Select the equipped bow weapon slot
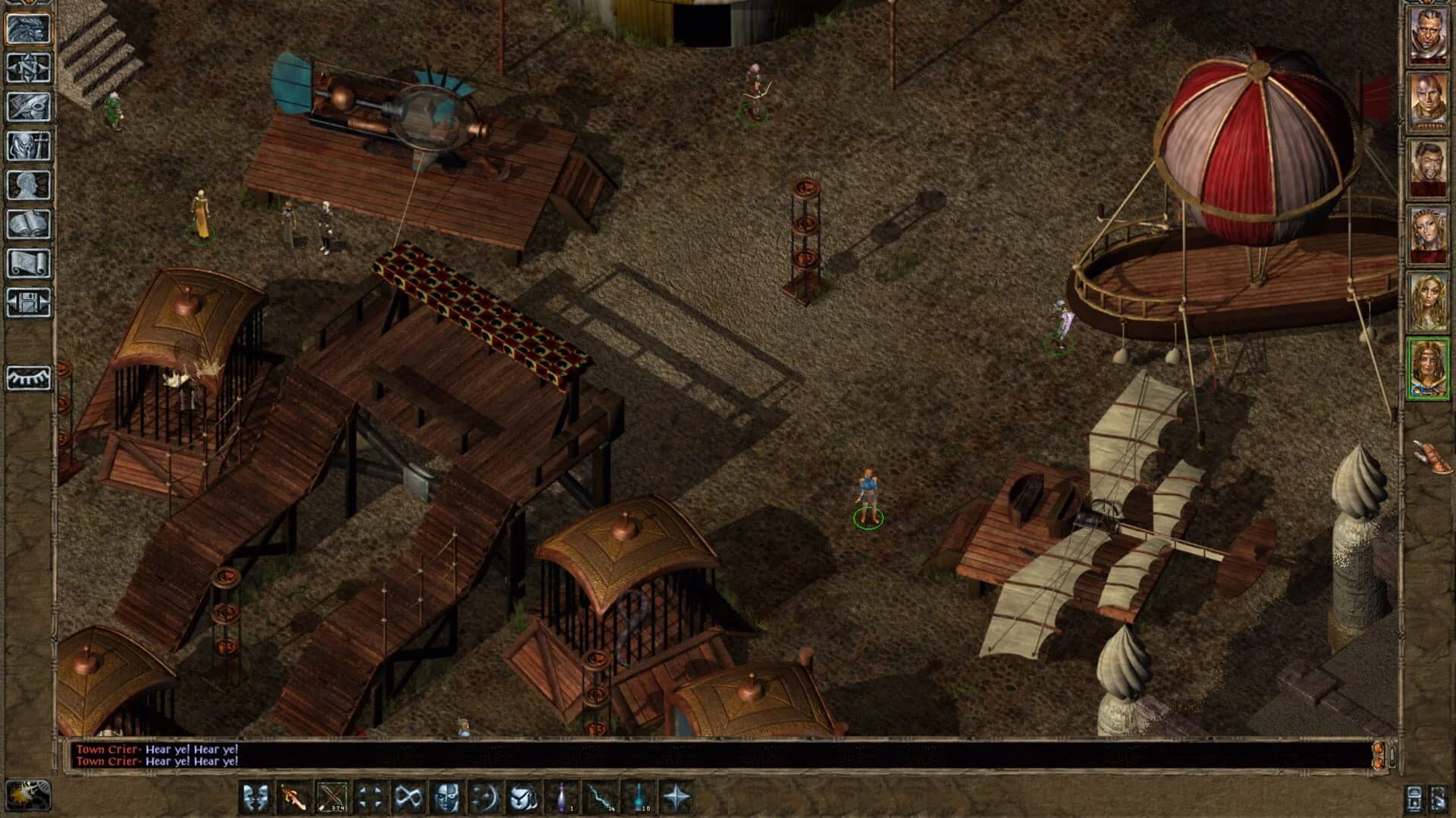Screen dimensions: 1456x818 tap(330, 794)
